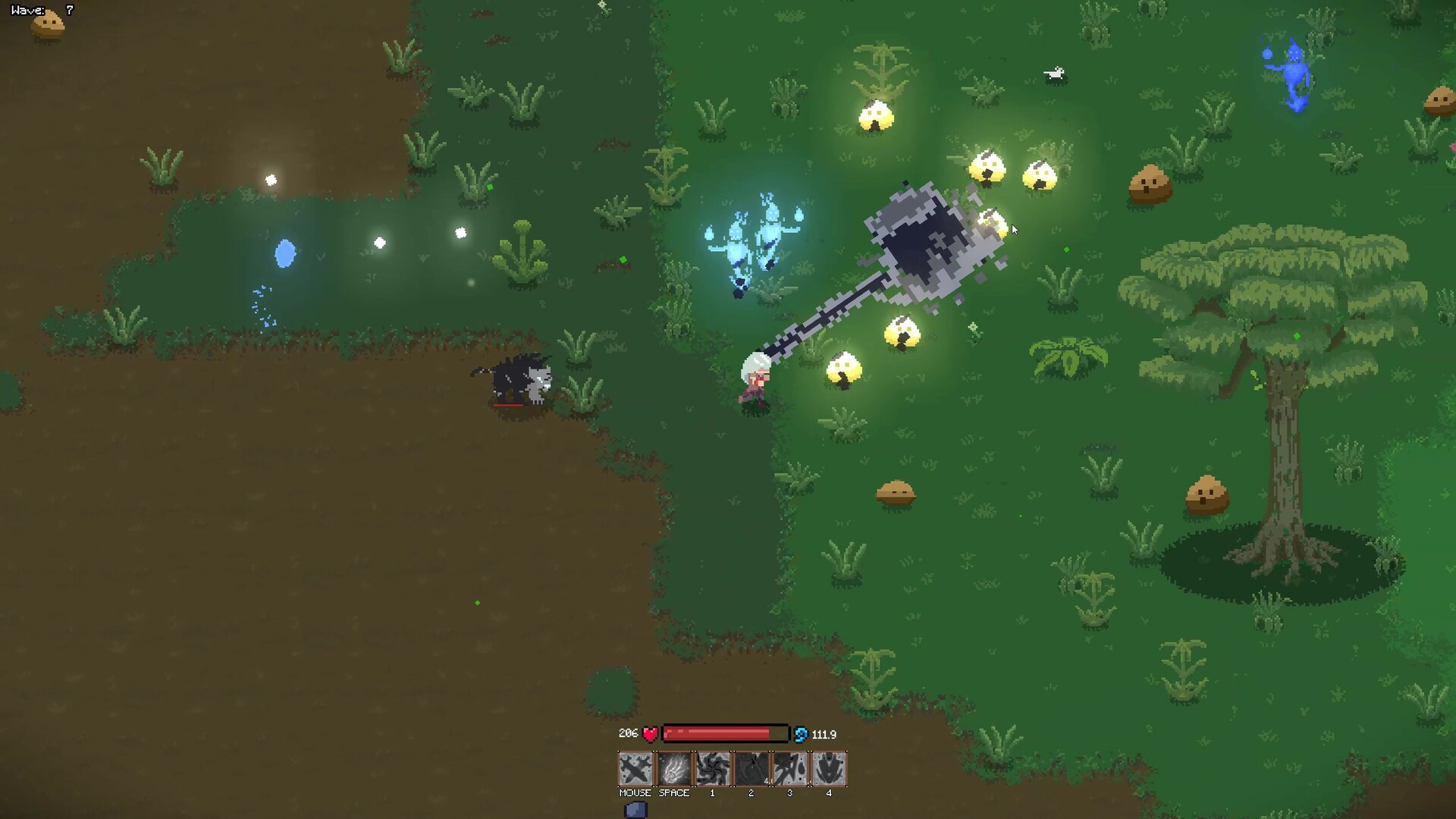1456x819 pixels.
Task: Click the white rabbit in the grass
Action: (1054, 74)
